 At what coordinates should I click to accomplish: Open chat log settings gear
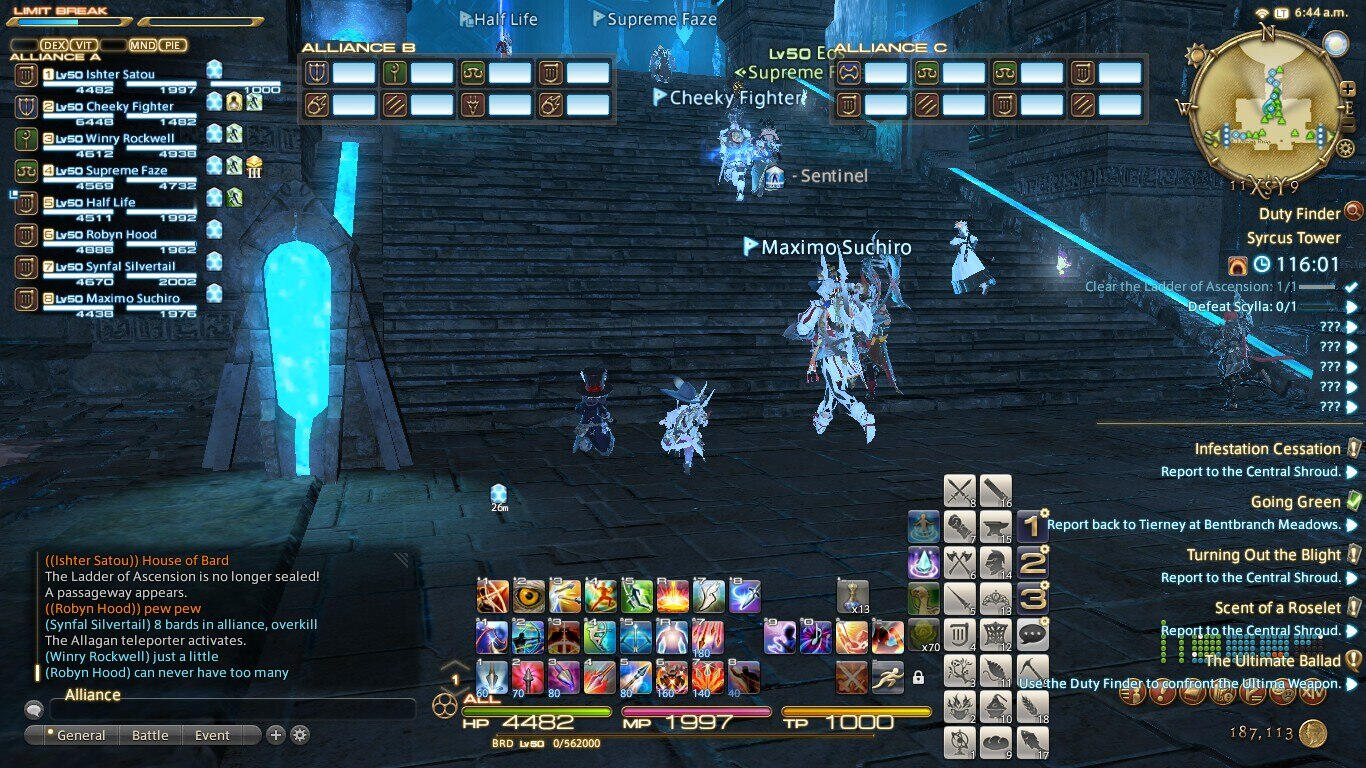299,735
